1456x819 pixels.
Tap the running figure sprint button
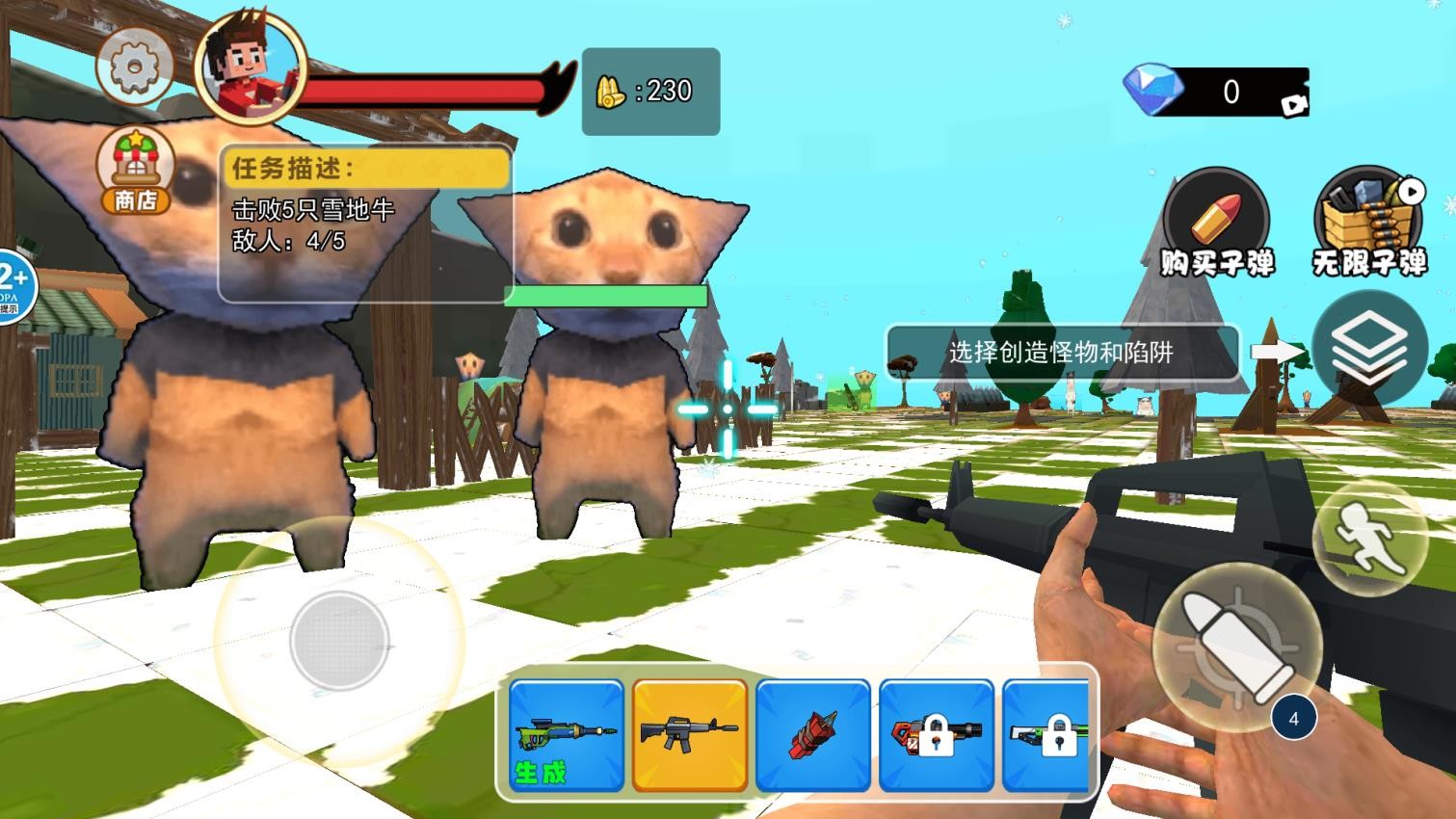coord(1368,538)
